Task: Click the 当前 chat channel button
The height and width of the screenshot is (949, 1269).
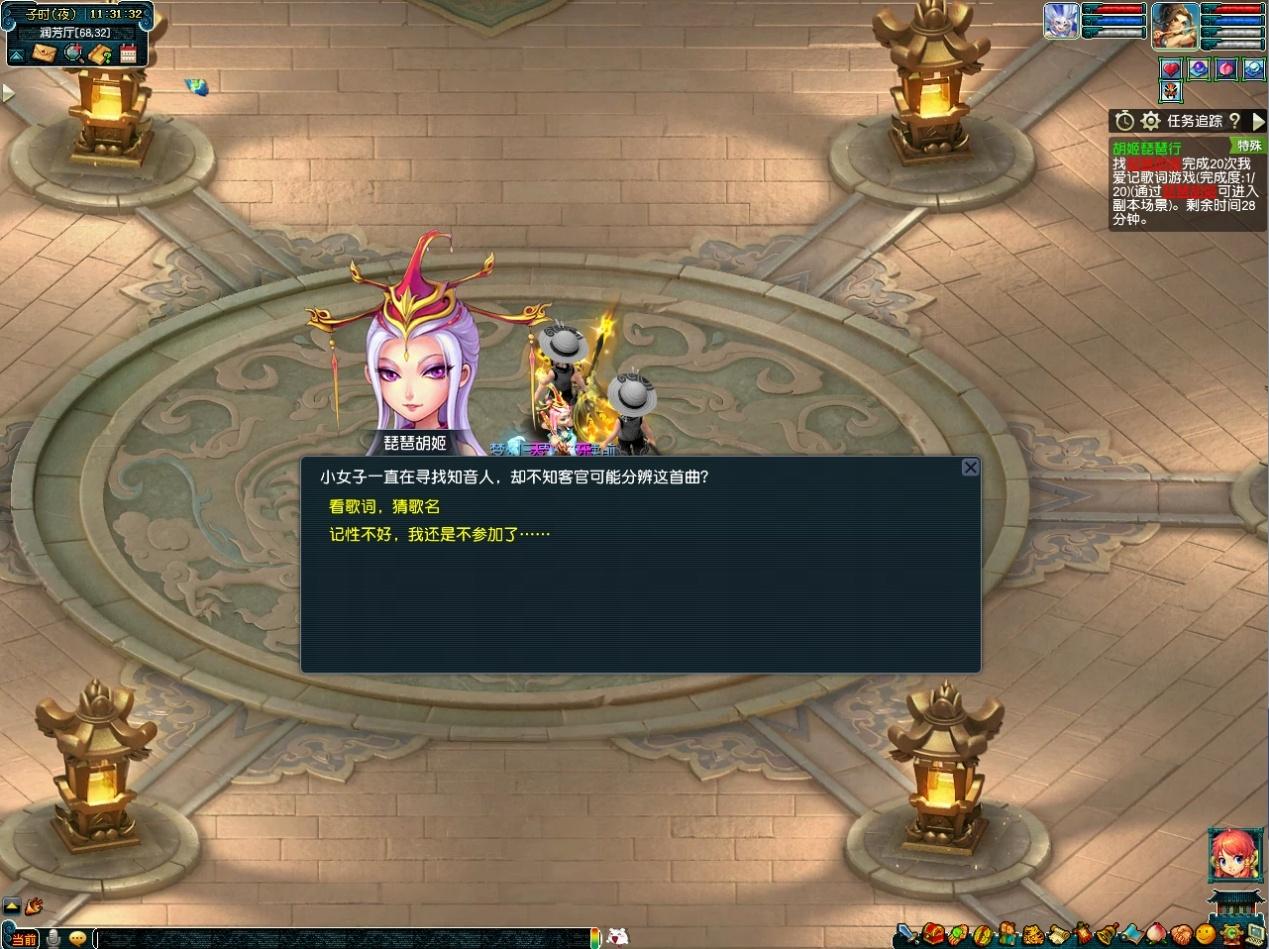Action: coord(24,939)
